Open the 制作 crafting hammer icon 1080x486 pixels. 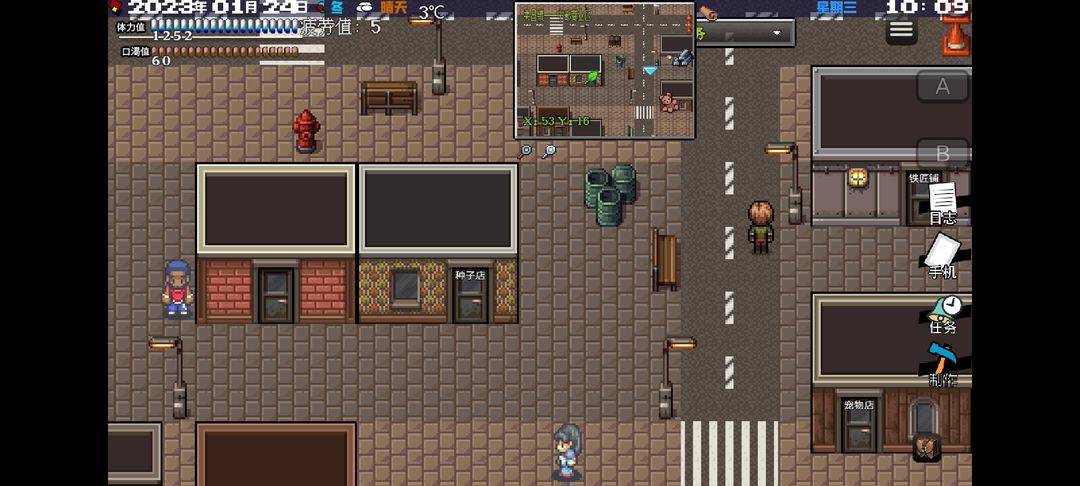[942, 365]
